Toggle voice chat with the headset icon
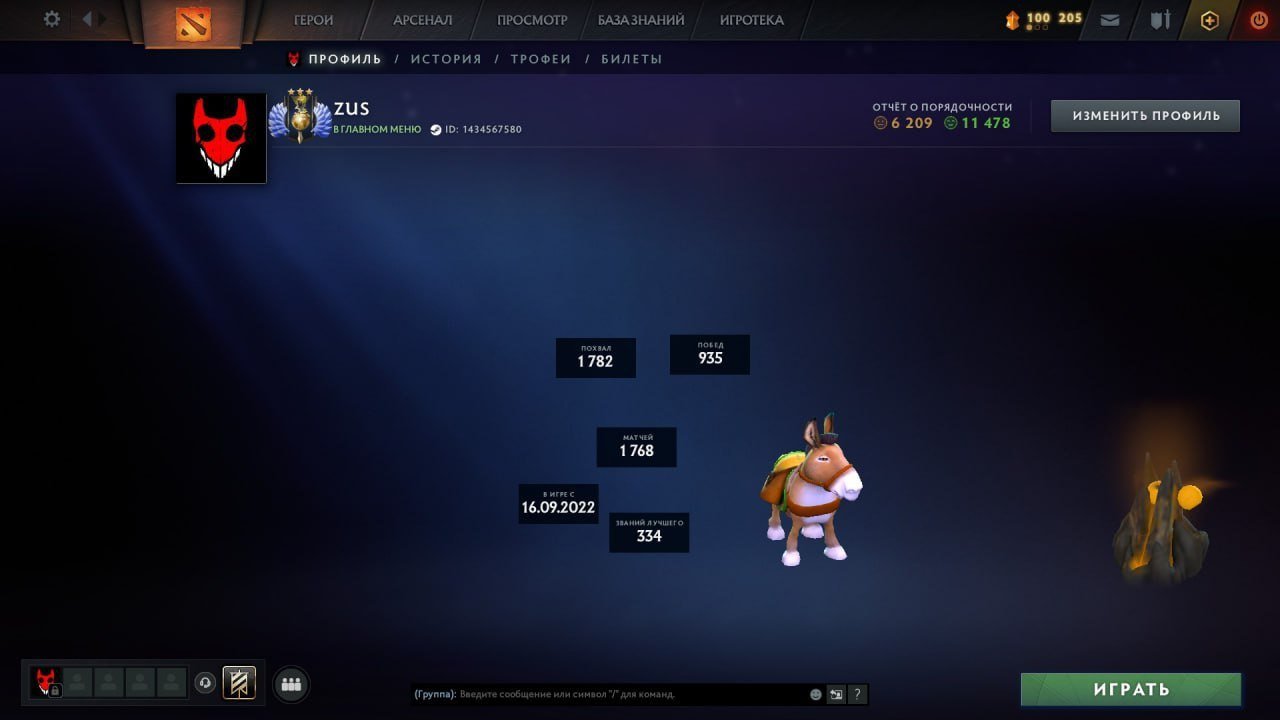The width and height of the screenshot is (1280, 720). (x=207, y=683)
